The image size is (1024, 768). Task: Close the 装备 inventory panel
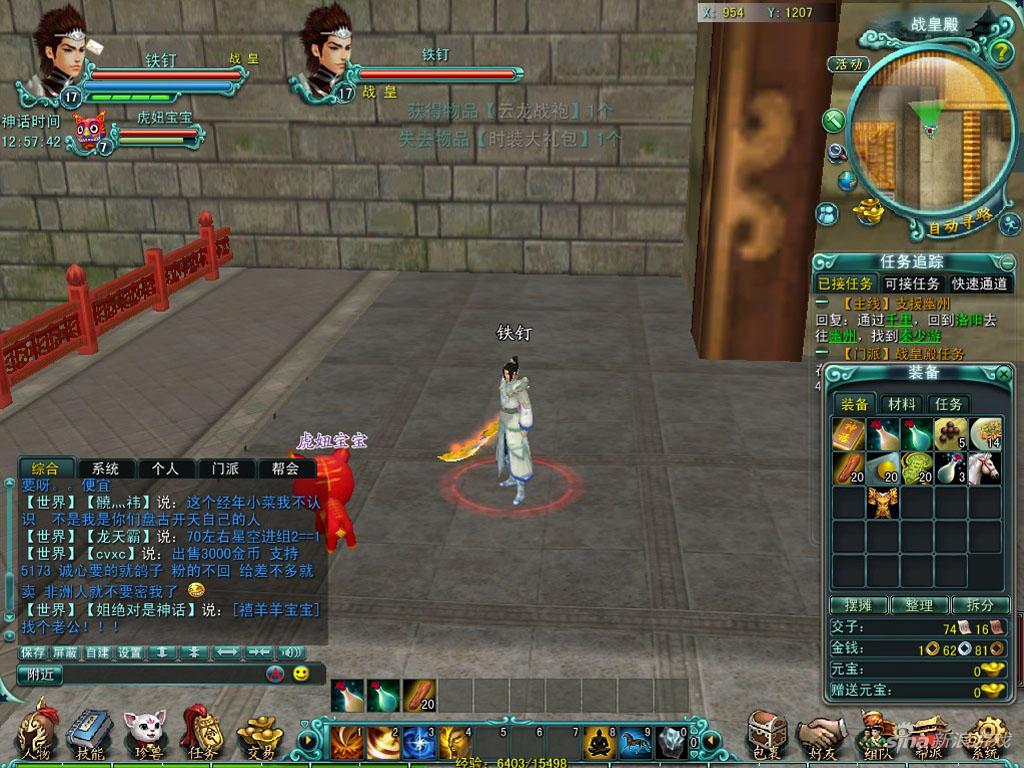1003,374
